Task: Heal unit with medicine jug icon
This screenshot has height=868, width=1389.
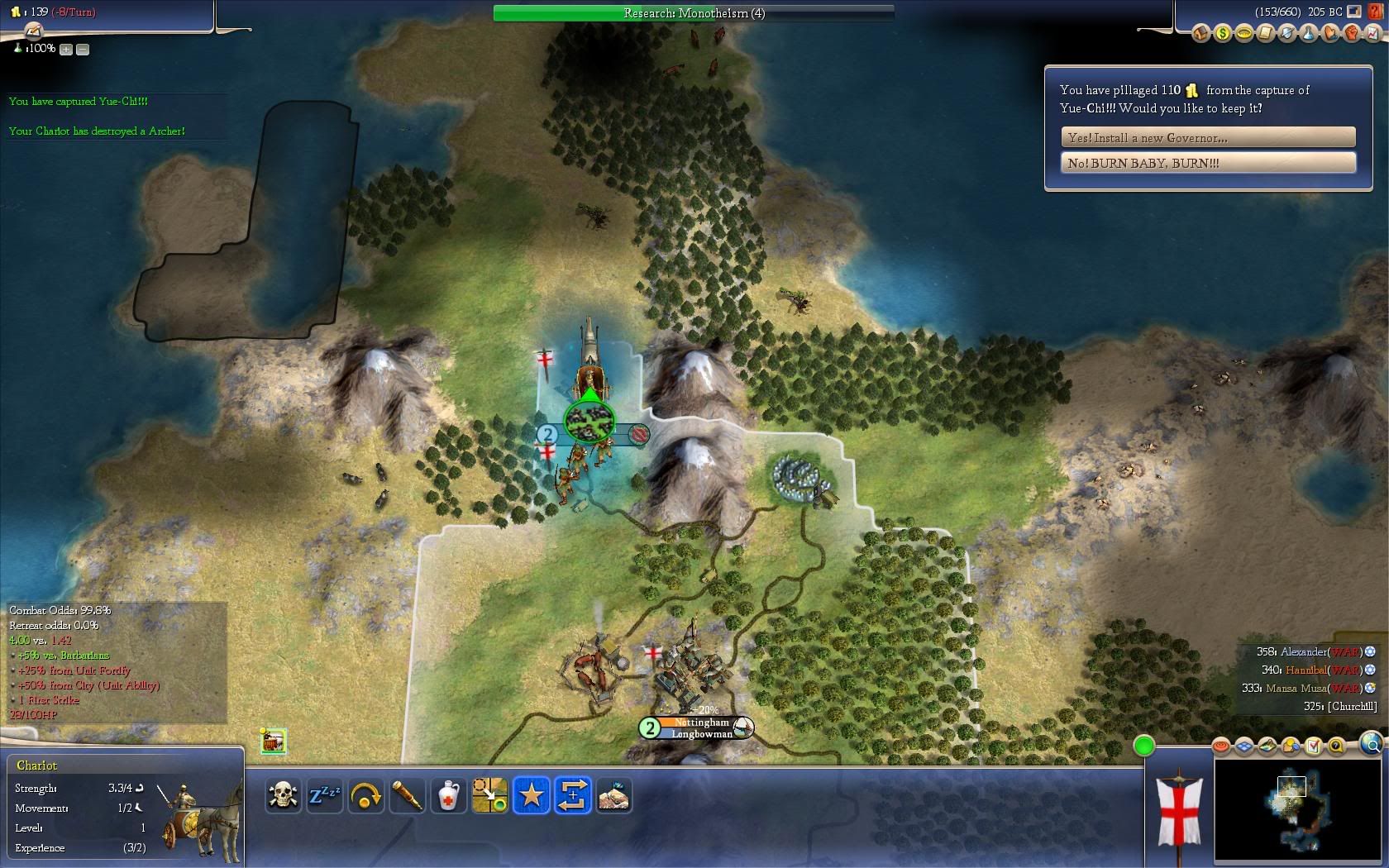Action: [448, 795]
